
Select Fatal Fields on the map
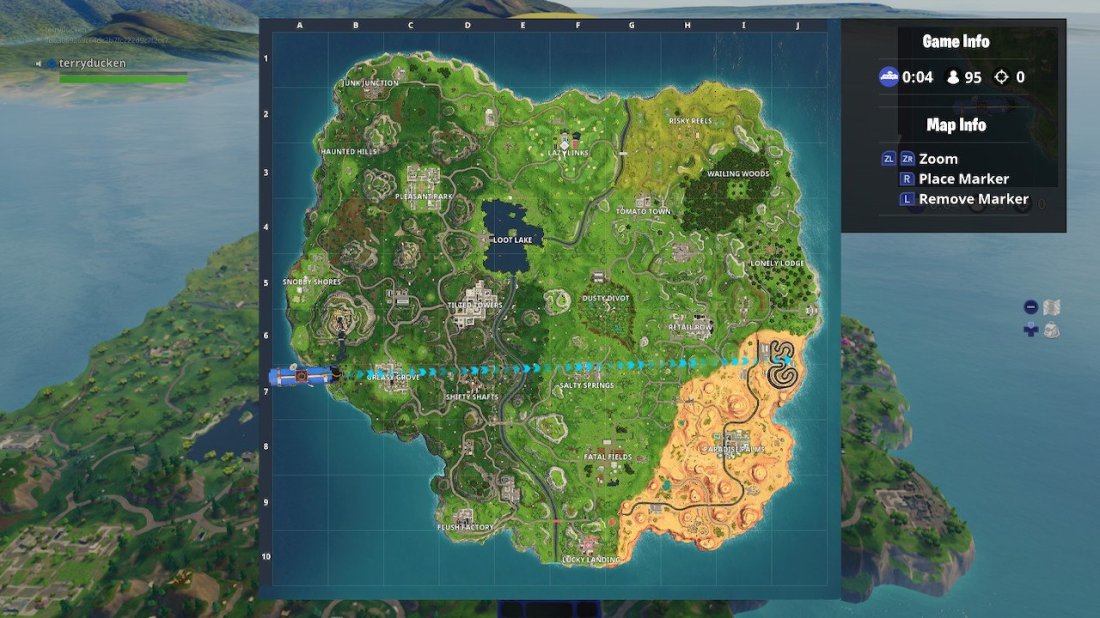tap(608, 457)
